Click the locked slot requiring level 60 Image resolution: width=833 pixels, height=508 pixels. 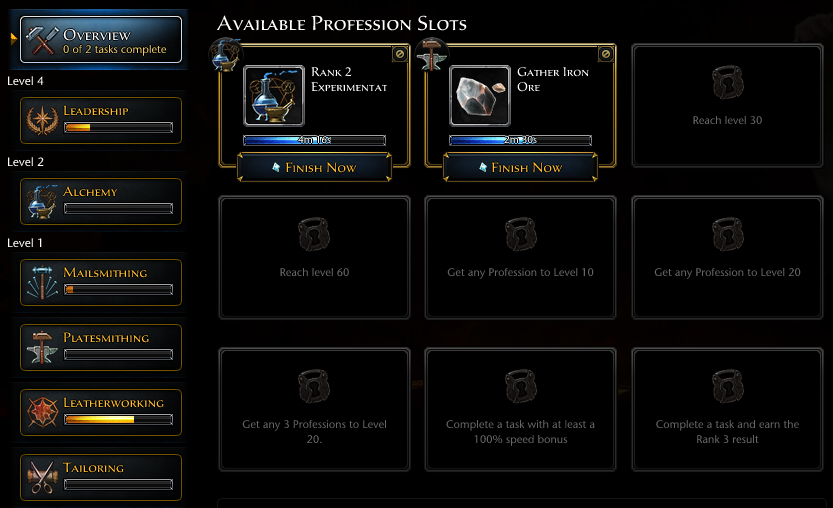click(x=315, y=257)
